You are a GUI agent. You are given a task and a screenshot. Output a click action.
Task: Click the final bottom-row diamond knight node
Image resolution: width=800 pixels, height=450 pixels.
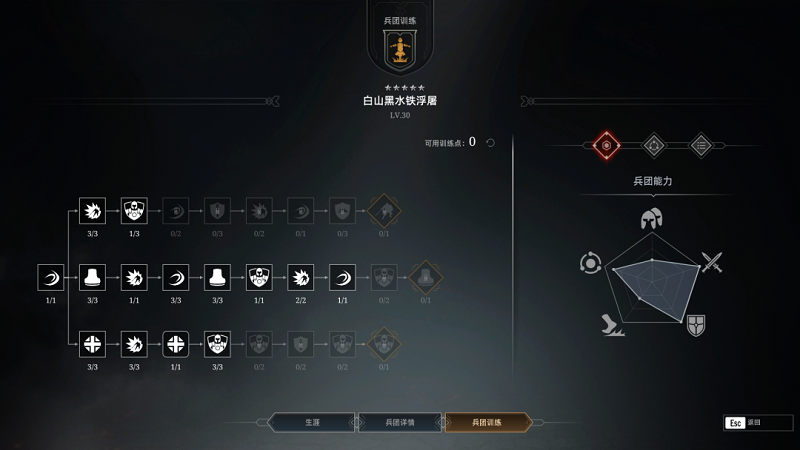(384, 342)
